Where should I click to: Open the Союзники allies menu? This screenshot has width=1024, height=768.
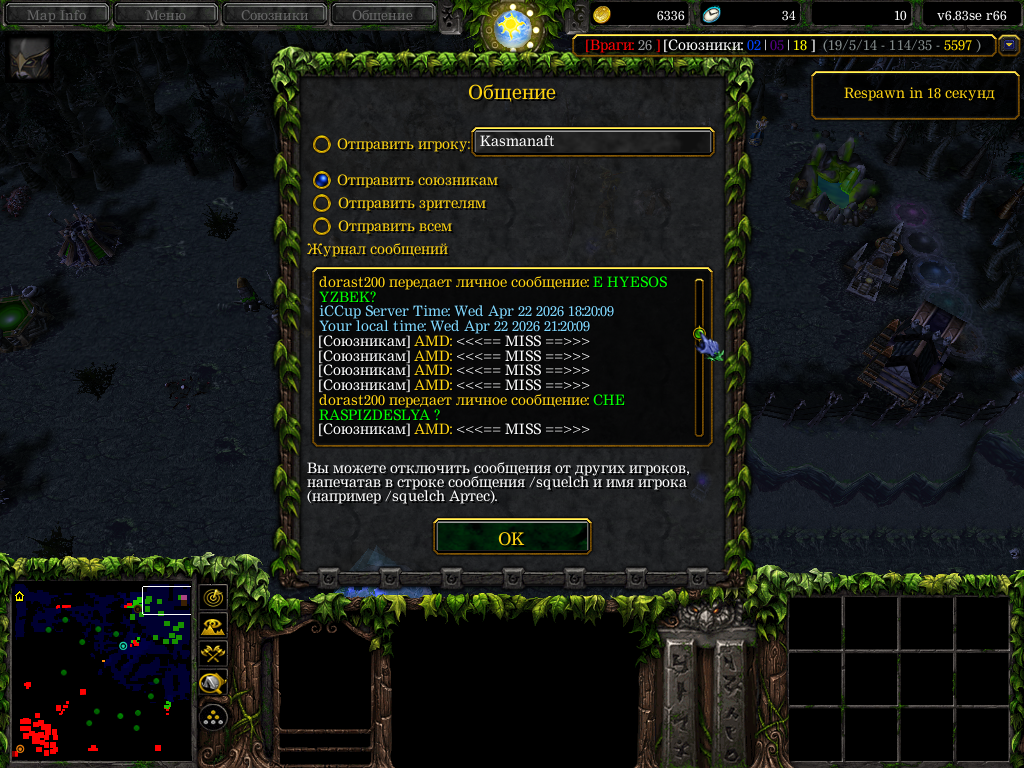point(273,15)
